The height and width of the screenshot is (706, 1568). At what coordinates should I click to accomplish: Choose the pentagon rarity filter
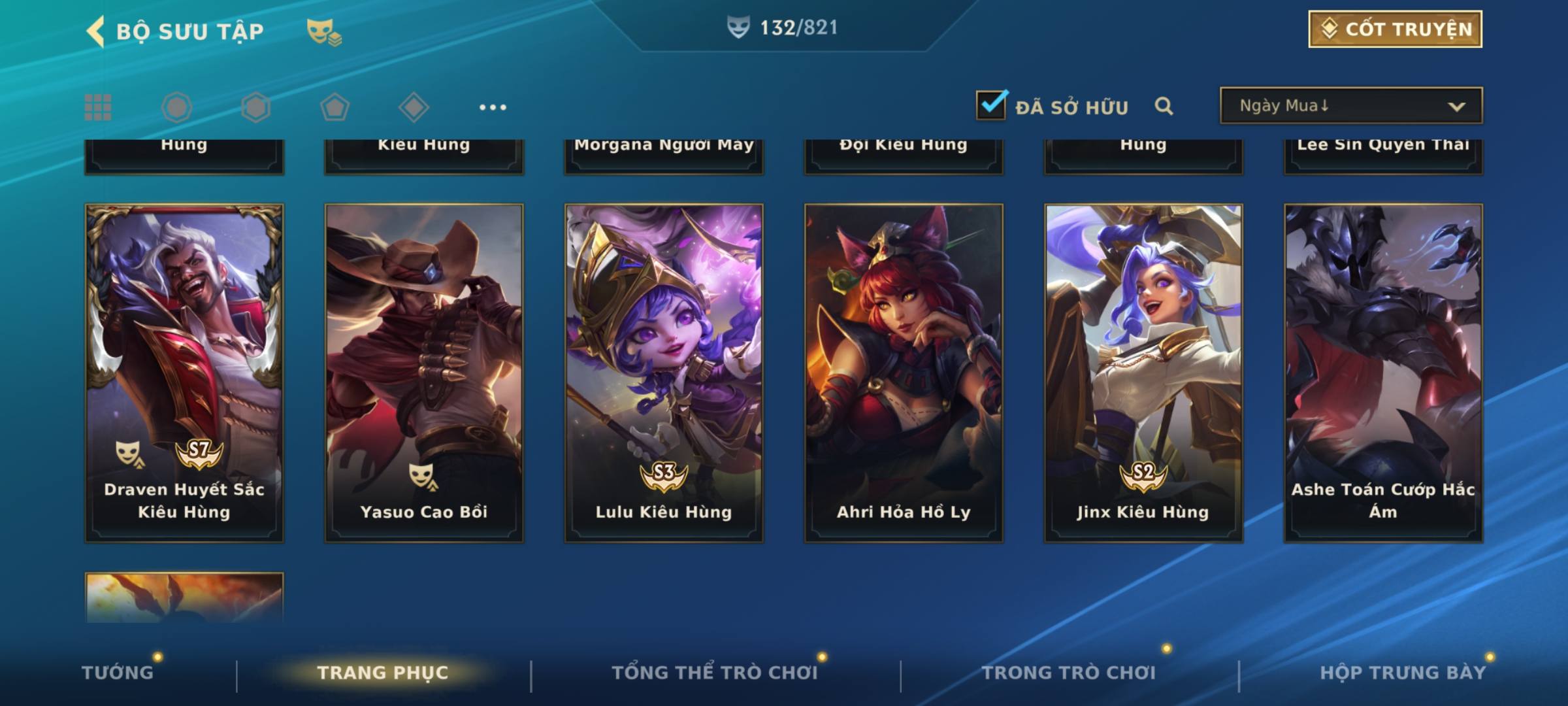335,107
